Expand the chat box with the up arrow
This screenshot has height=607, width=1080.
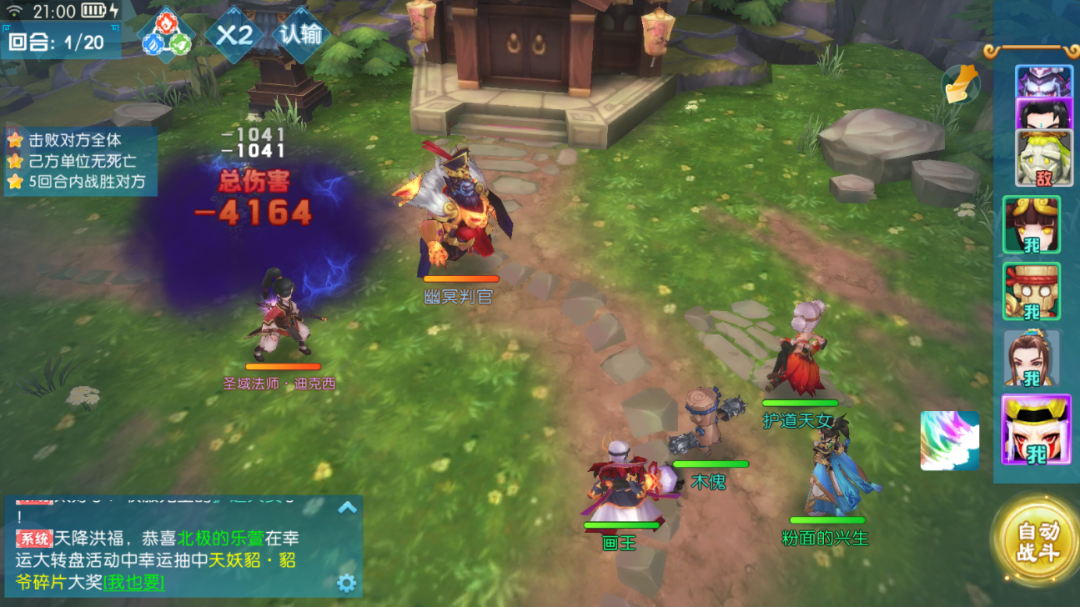pos(347,507)
